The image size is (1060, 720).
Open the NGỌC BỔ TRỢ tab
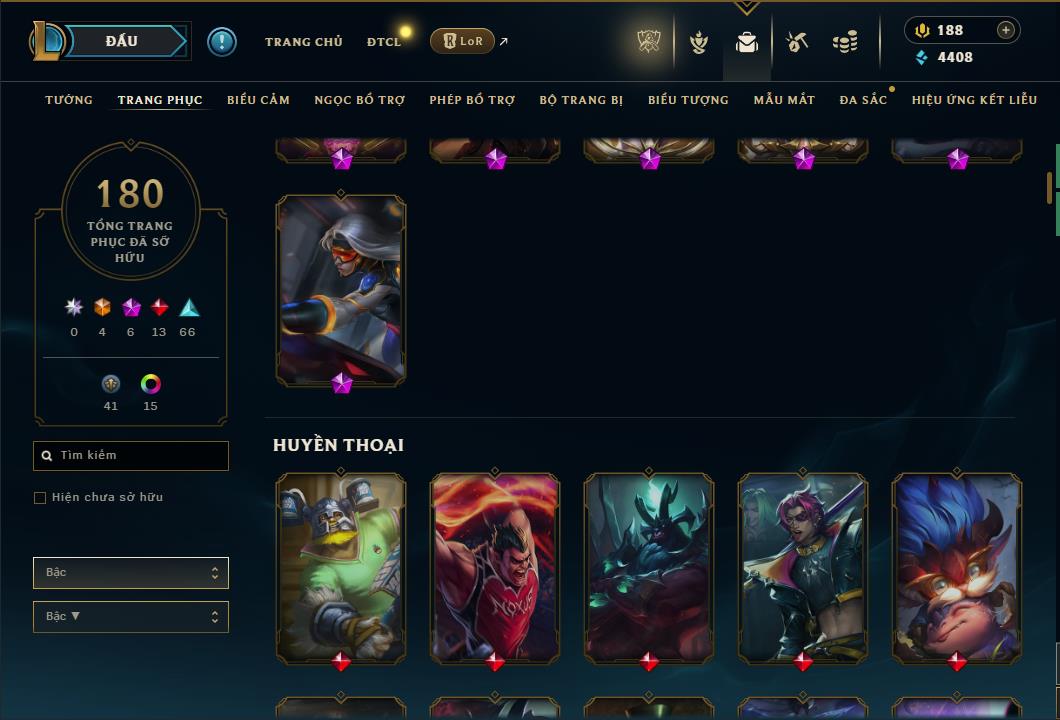[359, 100]
